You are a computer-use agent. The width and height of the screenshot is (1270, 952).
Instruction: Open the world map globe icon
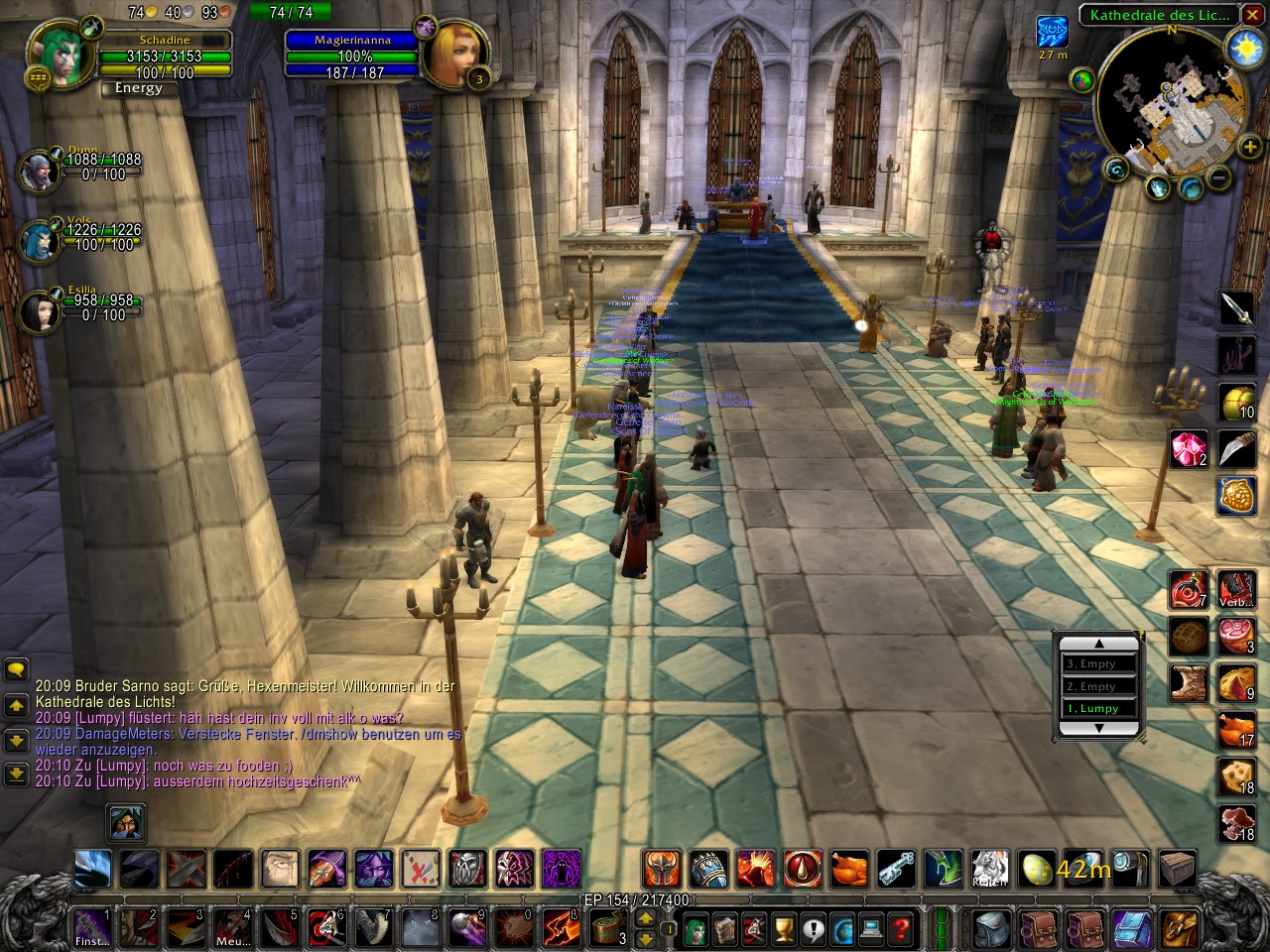tap(843, 930)
